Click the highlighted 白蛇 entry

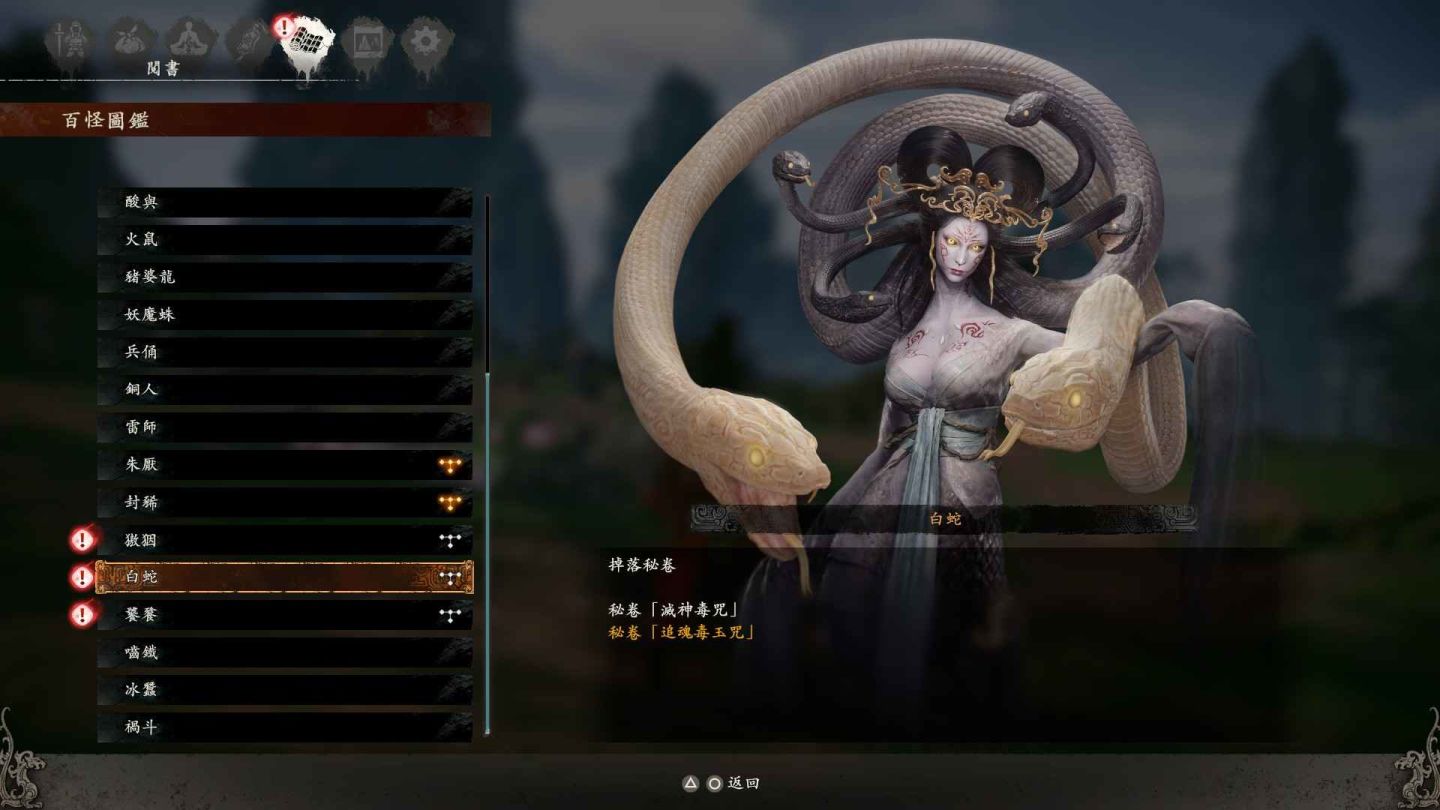[x=285, y=577]
